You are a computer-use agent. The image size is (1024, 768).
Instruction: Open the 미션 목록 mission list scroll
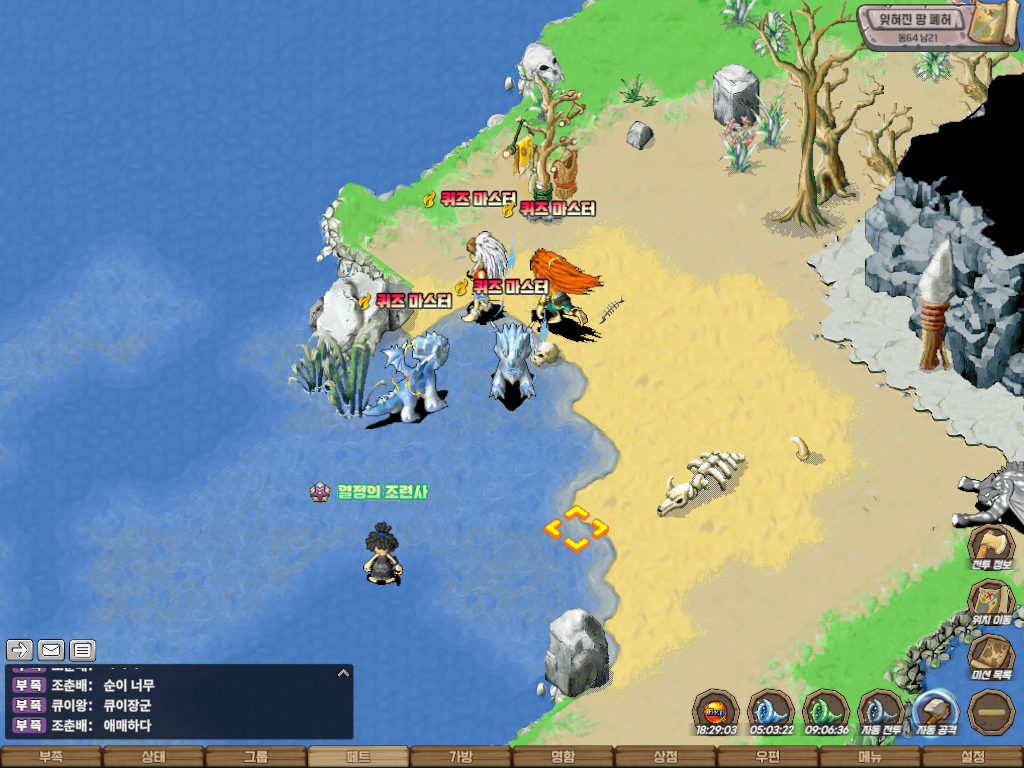coord(992,658)
